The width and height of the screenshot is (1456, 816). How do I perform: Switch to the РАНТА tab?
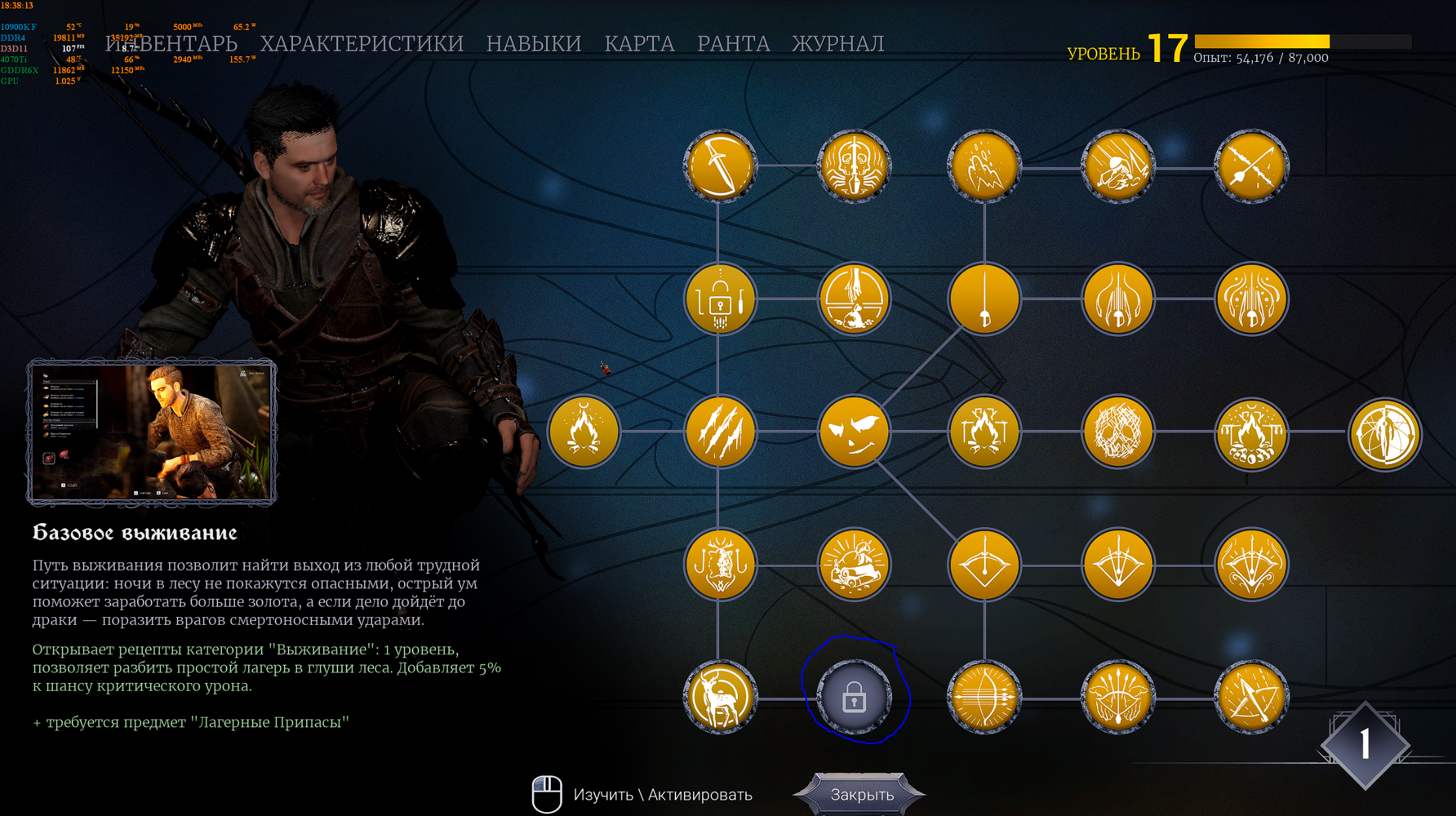tap(733, 44)
